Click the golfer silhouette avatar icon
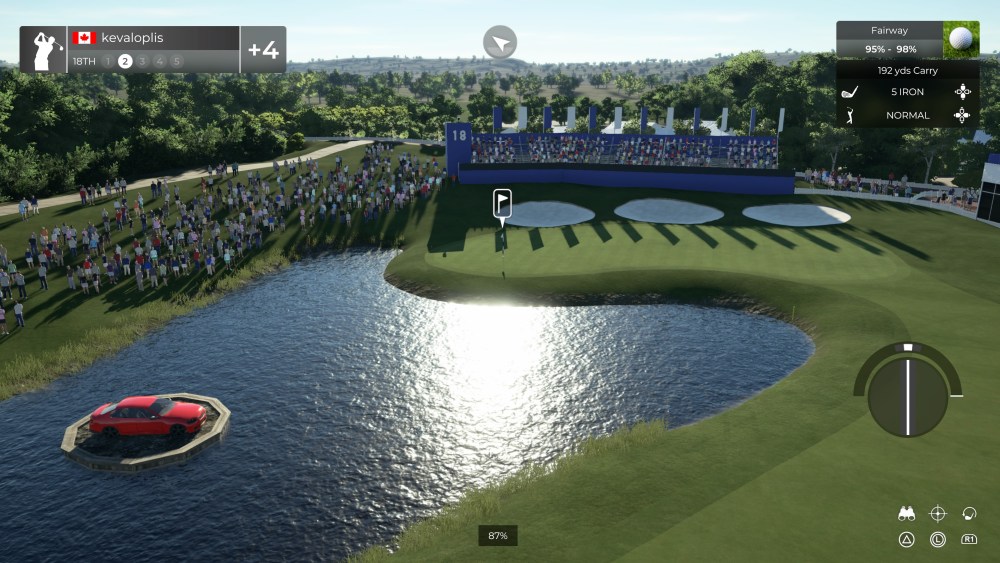 point(44,50)
